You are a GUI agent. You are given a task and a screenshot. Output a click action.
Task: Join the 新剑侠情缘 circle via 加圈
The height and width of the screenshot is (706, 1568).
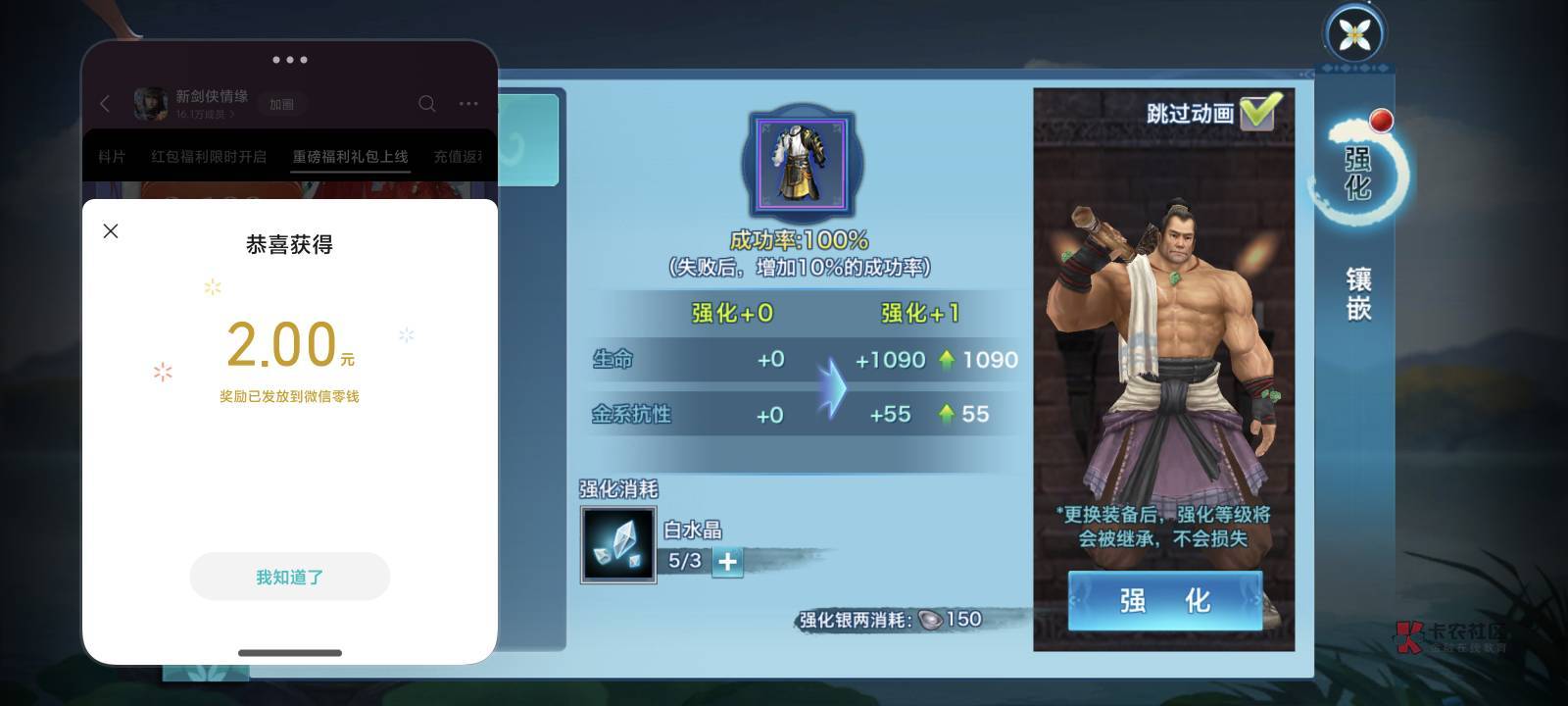click(281, 104)
